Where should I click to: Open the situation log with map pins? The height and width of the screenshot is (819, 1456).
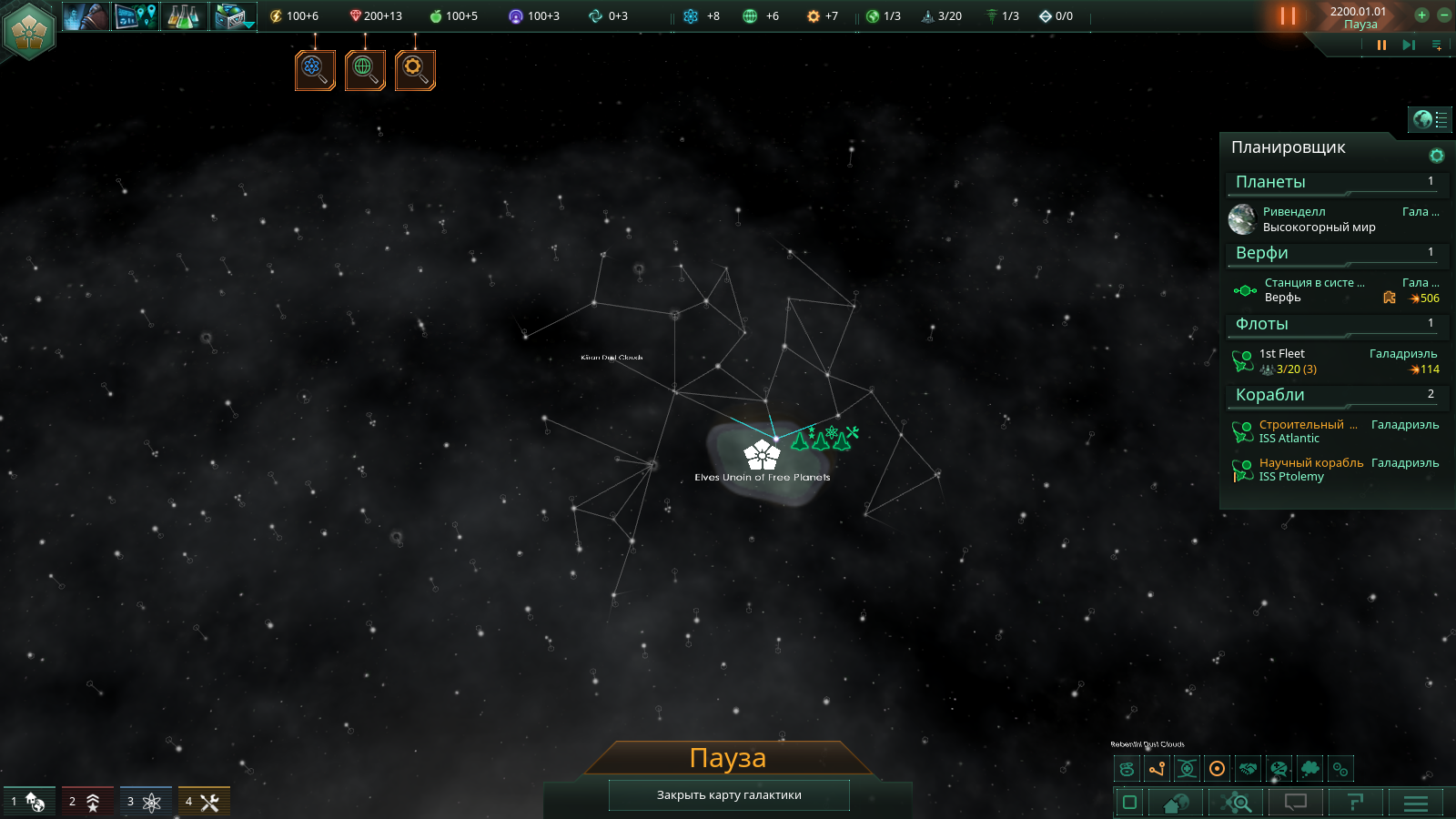tap(136, 16)
